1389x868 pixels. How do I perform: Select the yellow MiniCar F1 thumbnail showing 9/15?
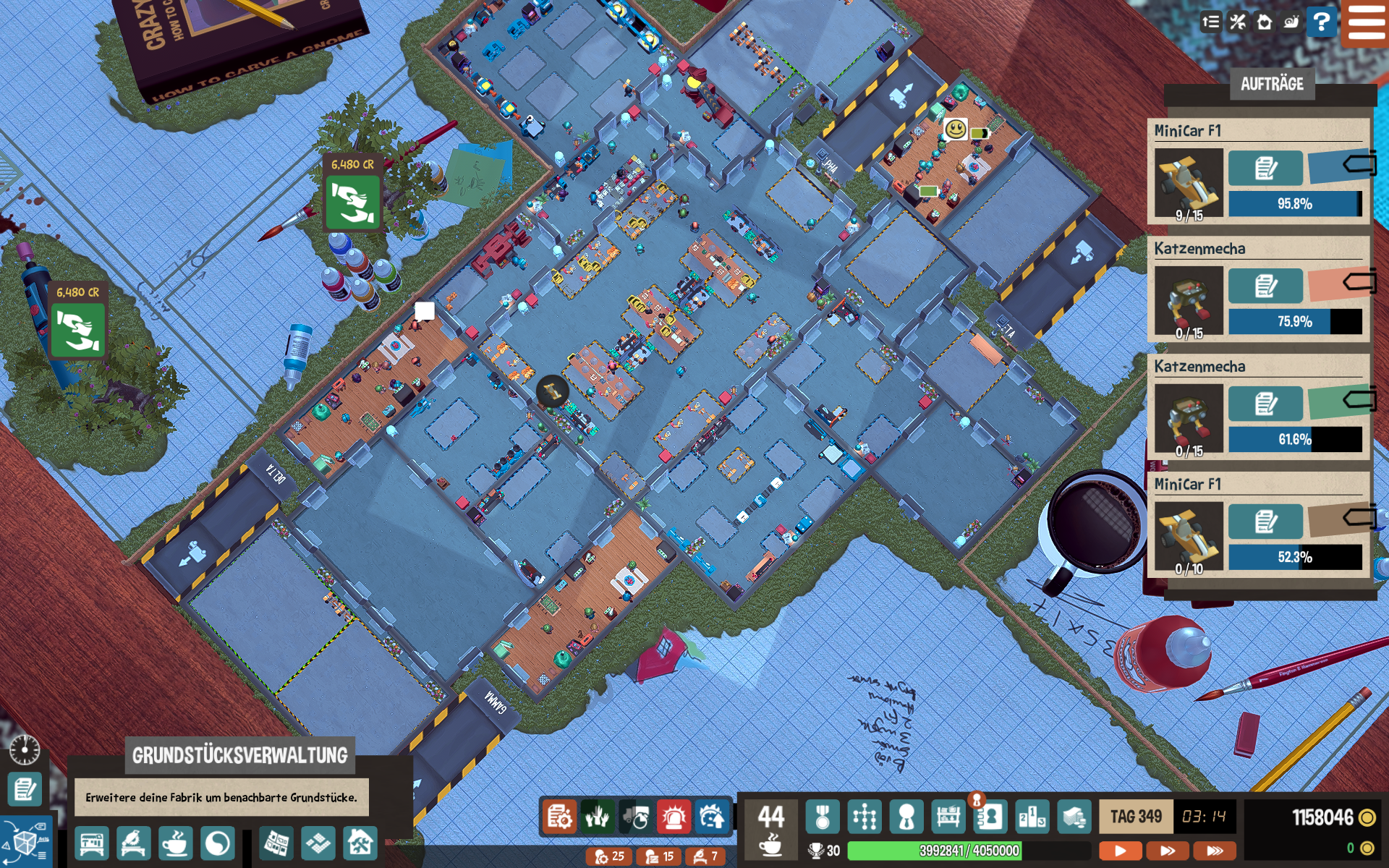pos(1189,183)
